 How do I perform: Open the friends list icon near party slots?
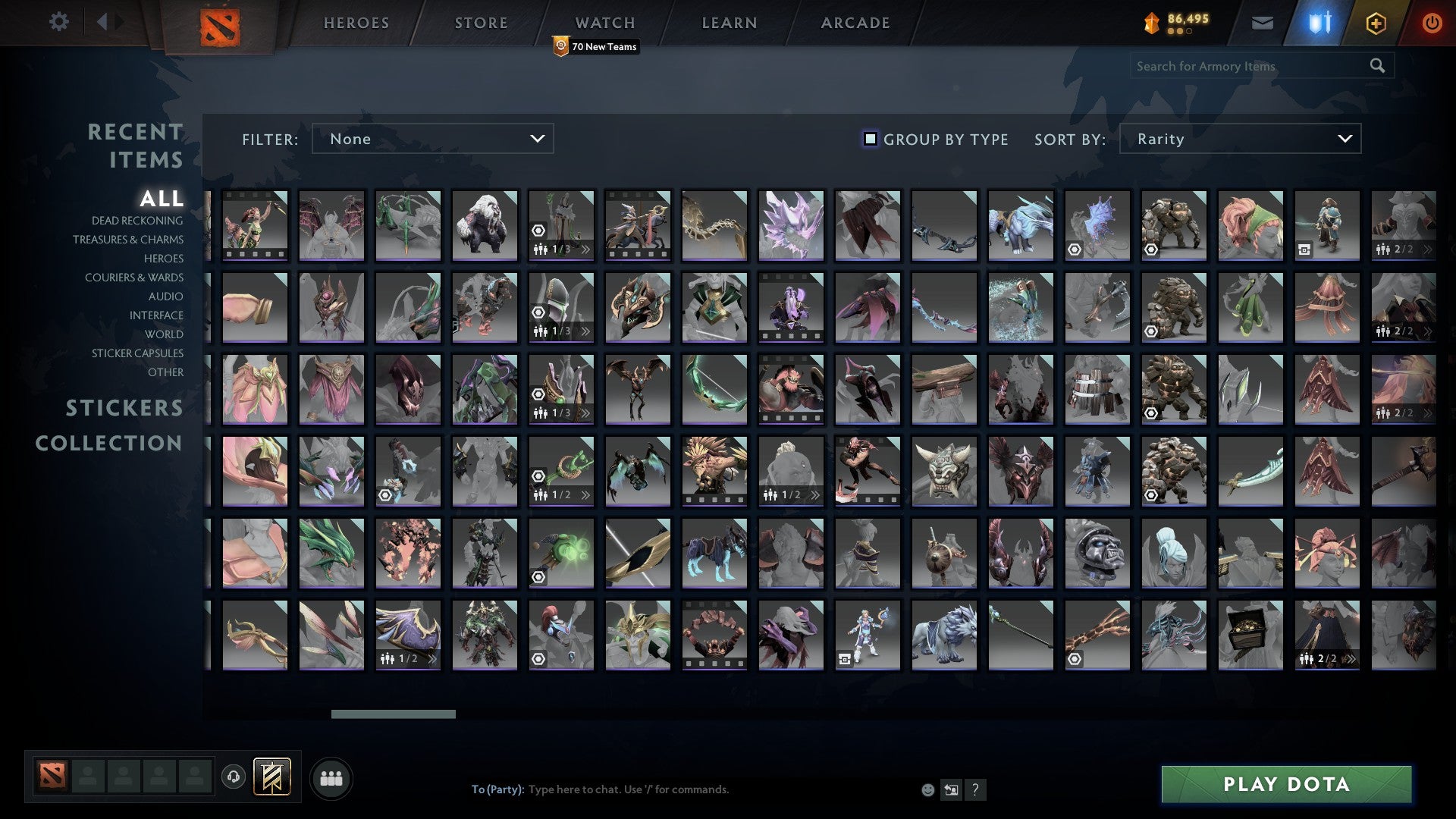(x=331, y=777)
